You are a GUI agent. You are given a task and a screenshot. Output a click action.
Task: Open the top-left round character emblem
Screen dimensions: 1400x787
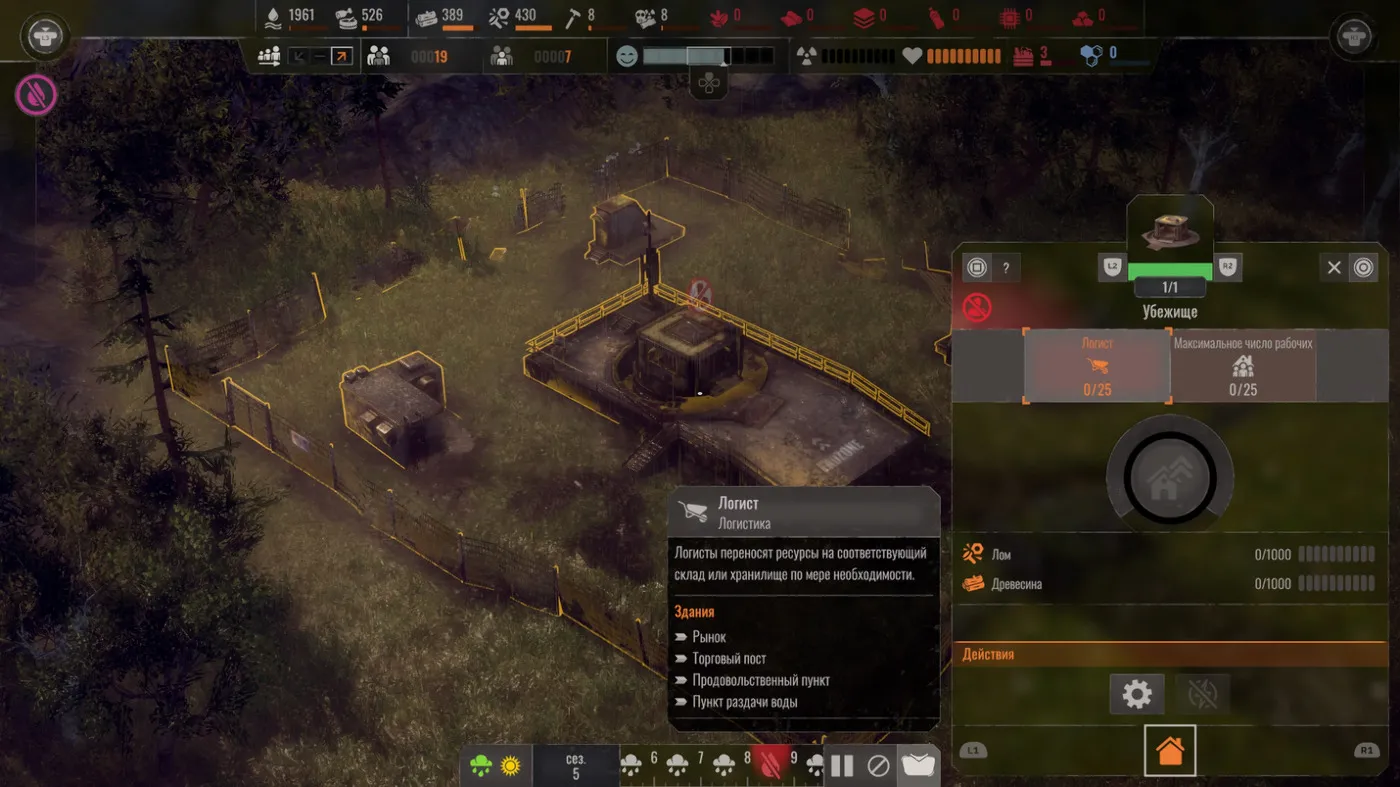click(45, 36)
